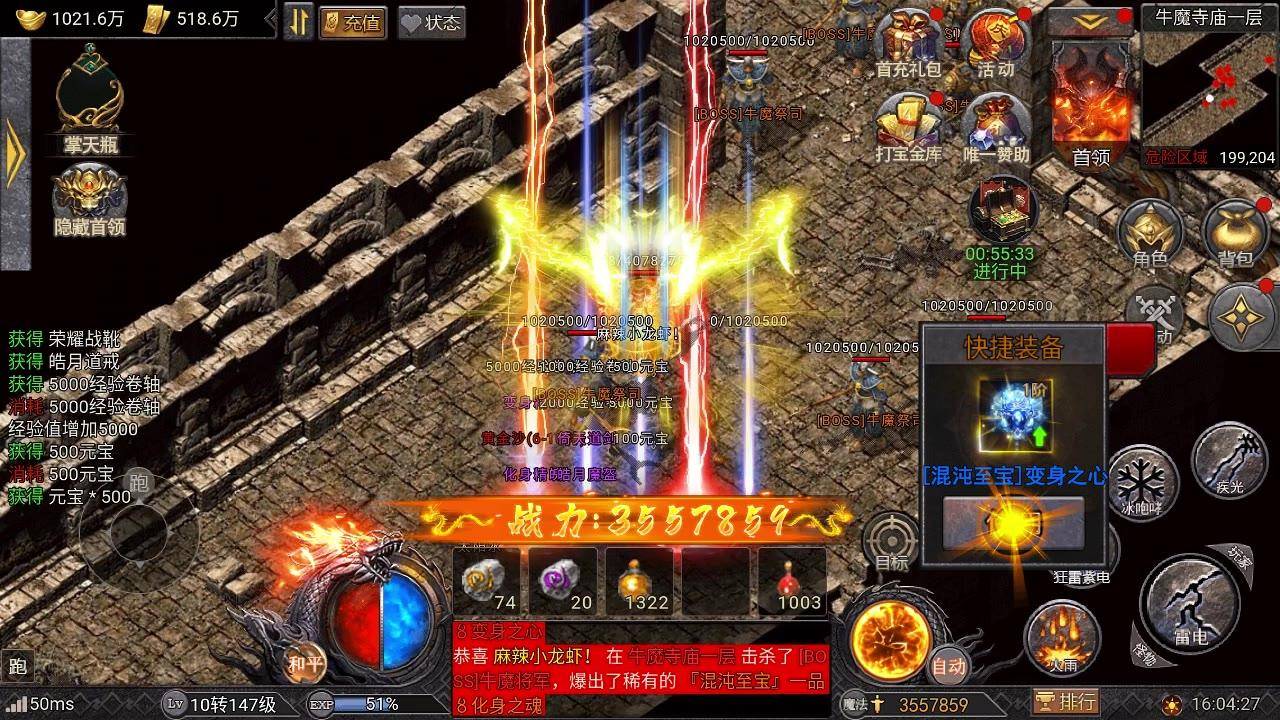This screenshot has height=720, width=1280.
Task: Cast the 雷电 lightning skill
Action: tap(1190, 605)
